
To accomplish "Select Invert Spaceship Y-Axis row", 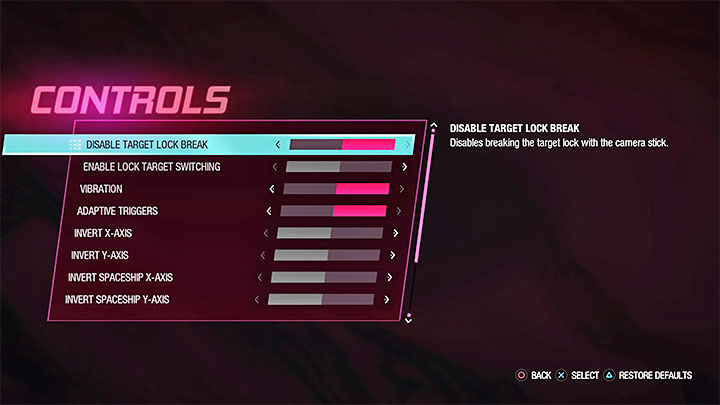I will 115,299.
